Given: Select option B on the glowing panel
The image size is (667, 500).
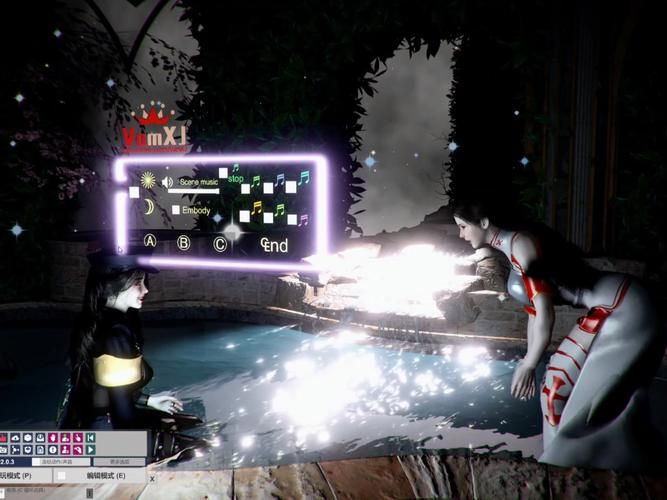Looking at the screenshot, I should (x=183, y=242).
